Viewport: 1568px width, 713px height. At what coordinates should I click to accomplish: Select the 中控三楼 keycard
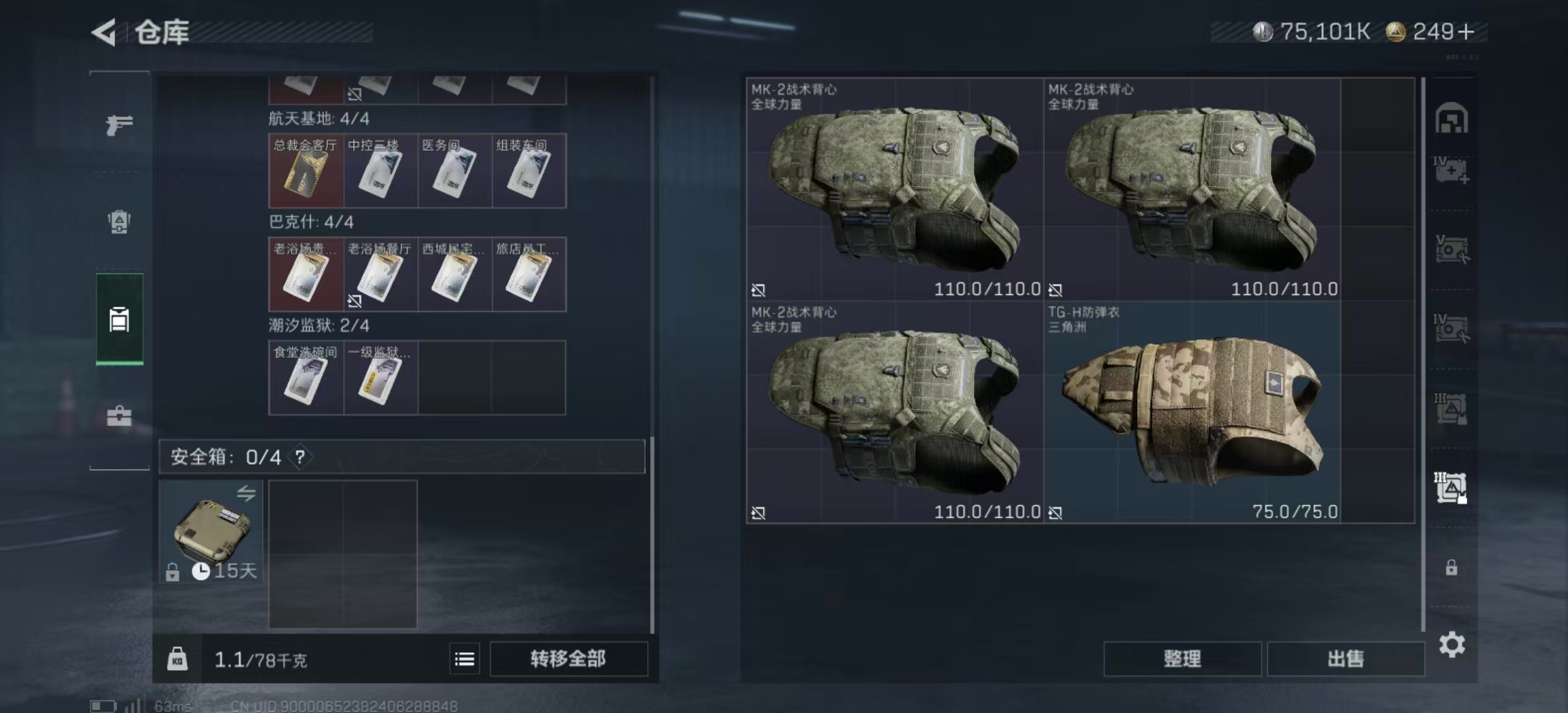pyautogui.click(x=380, y=171)
